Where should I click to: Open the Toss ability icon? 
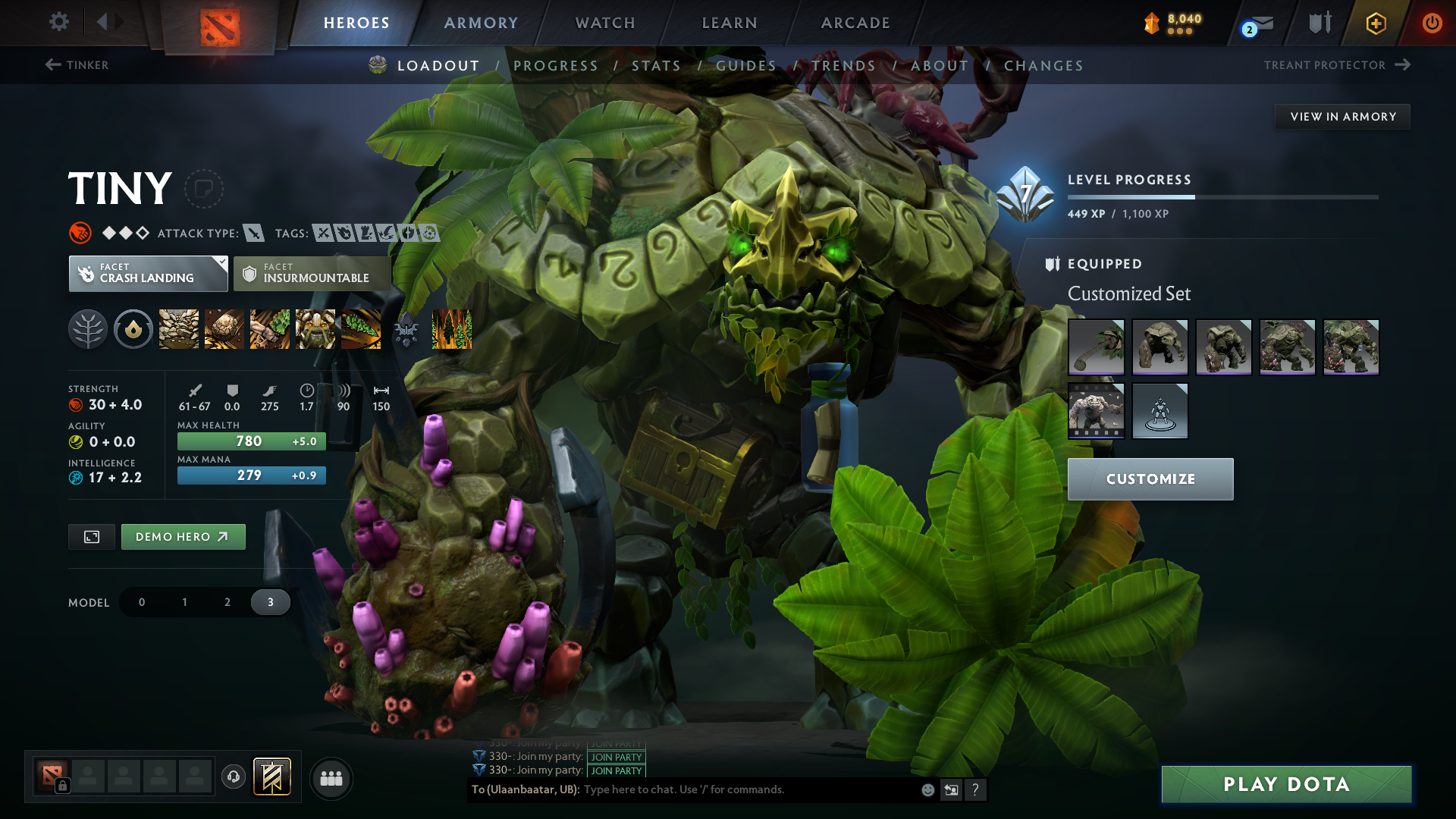point(224,329)
